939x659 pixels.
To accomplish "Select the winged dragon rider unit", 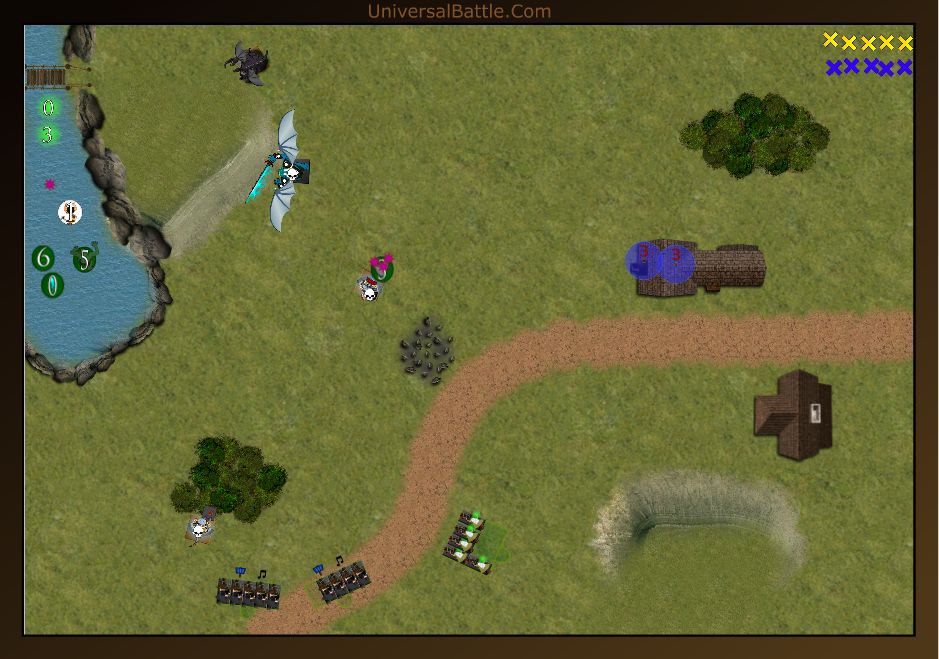I will [x=286, y=171].
